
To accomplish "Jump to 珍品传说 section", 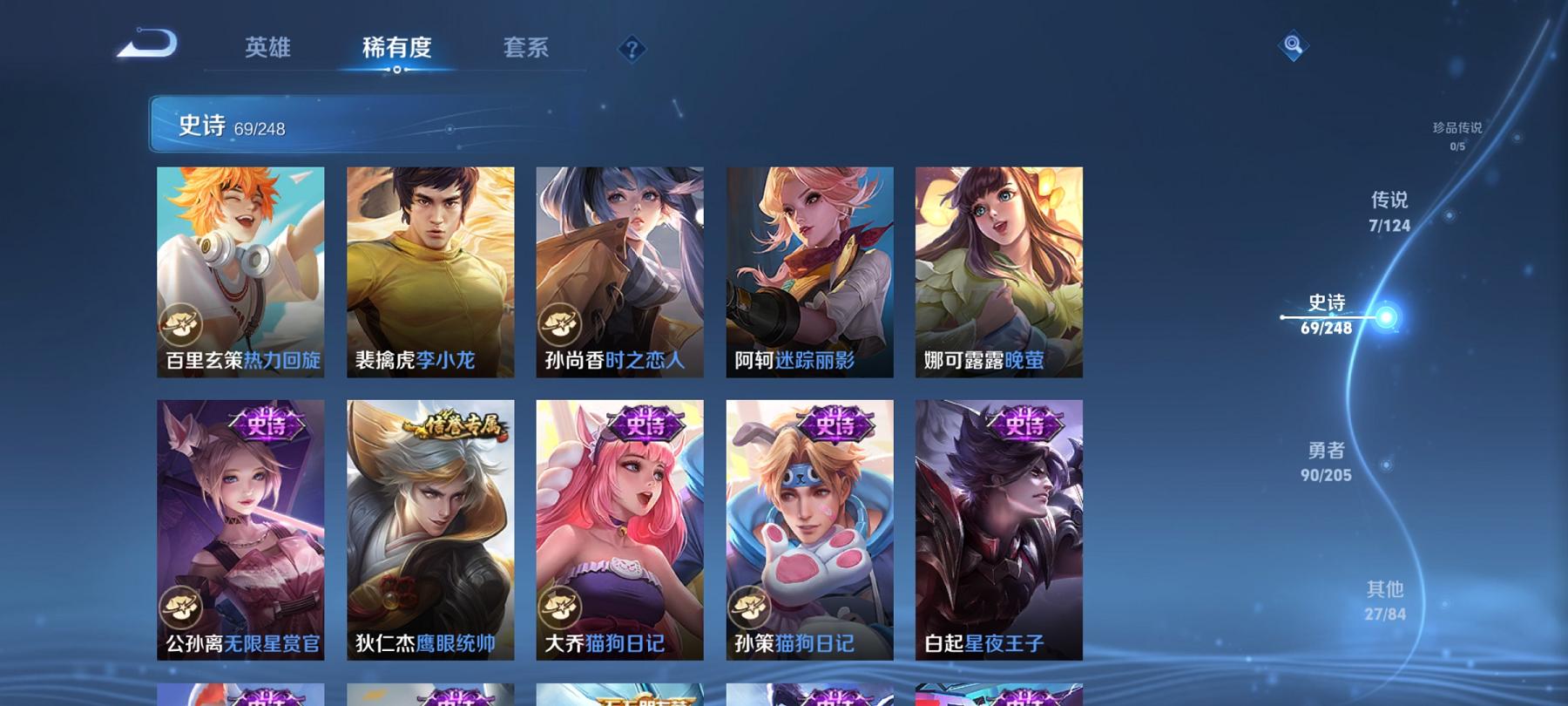I will 1455,131.
